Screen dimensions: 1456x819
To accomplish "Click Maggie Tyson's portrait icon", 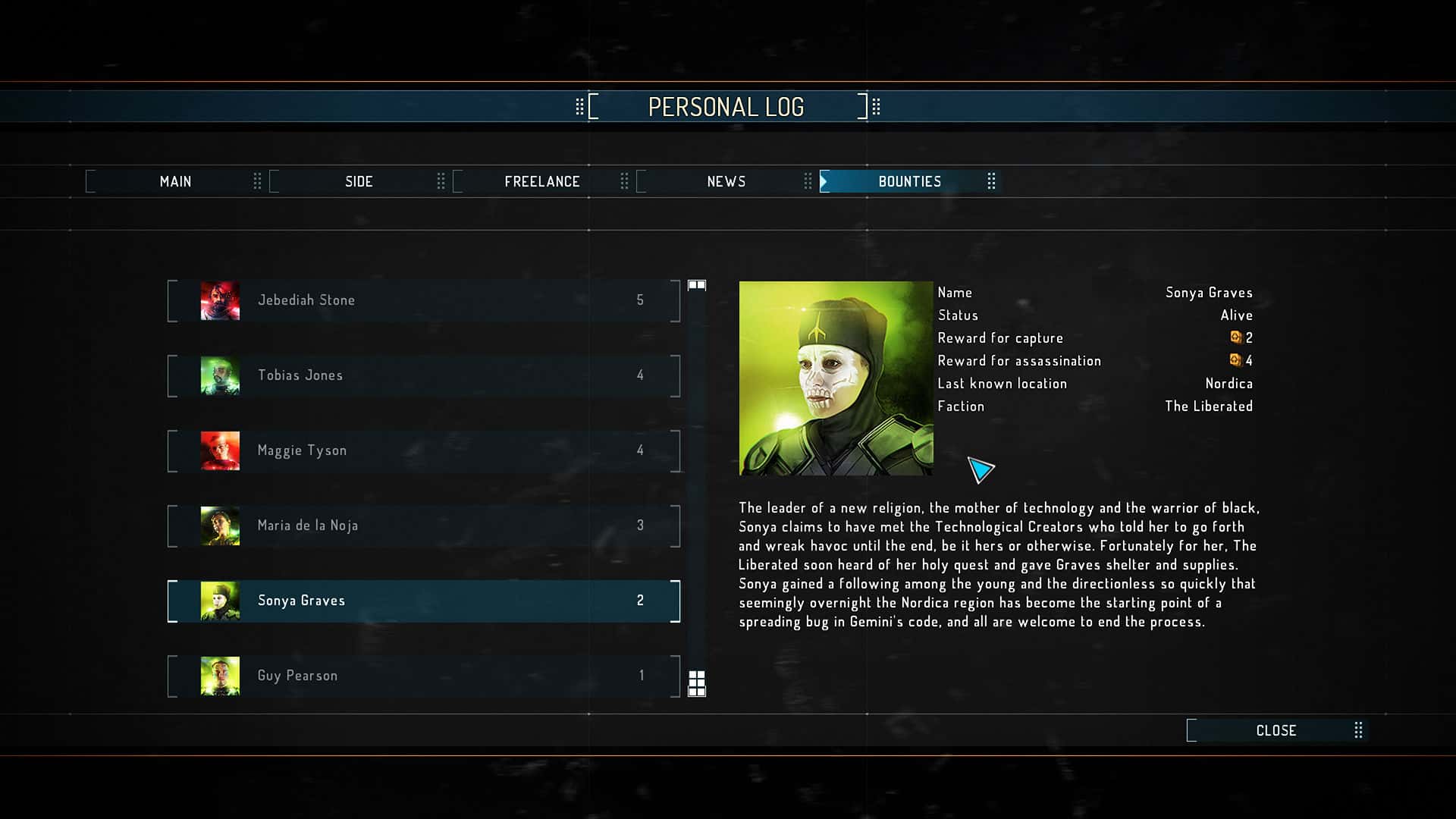I will pos(220,450).
